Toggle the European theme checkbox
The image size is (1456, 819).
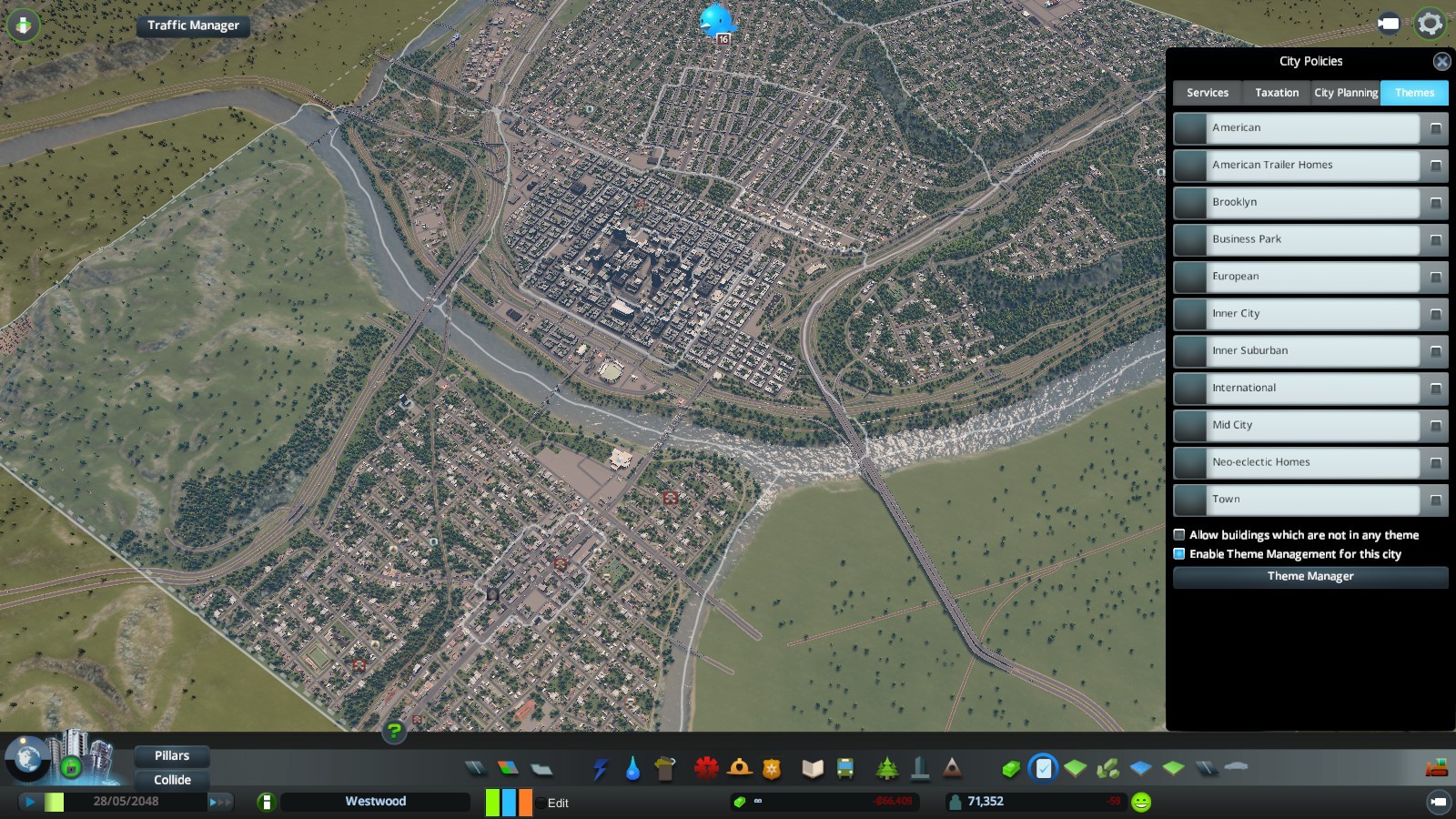coord(1436,278)
